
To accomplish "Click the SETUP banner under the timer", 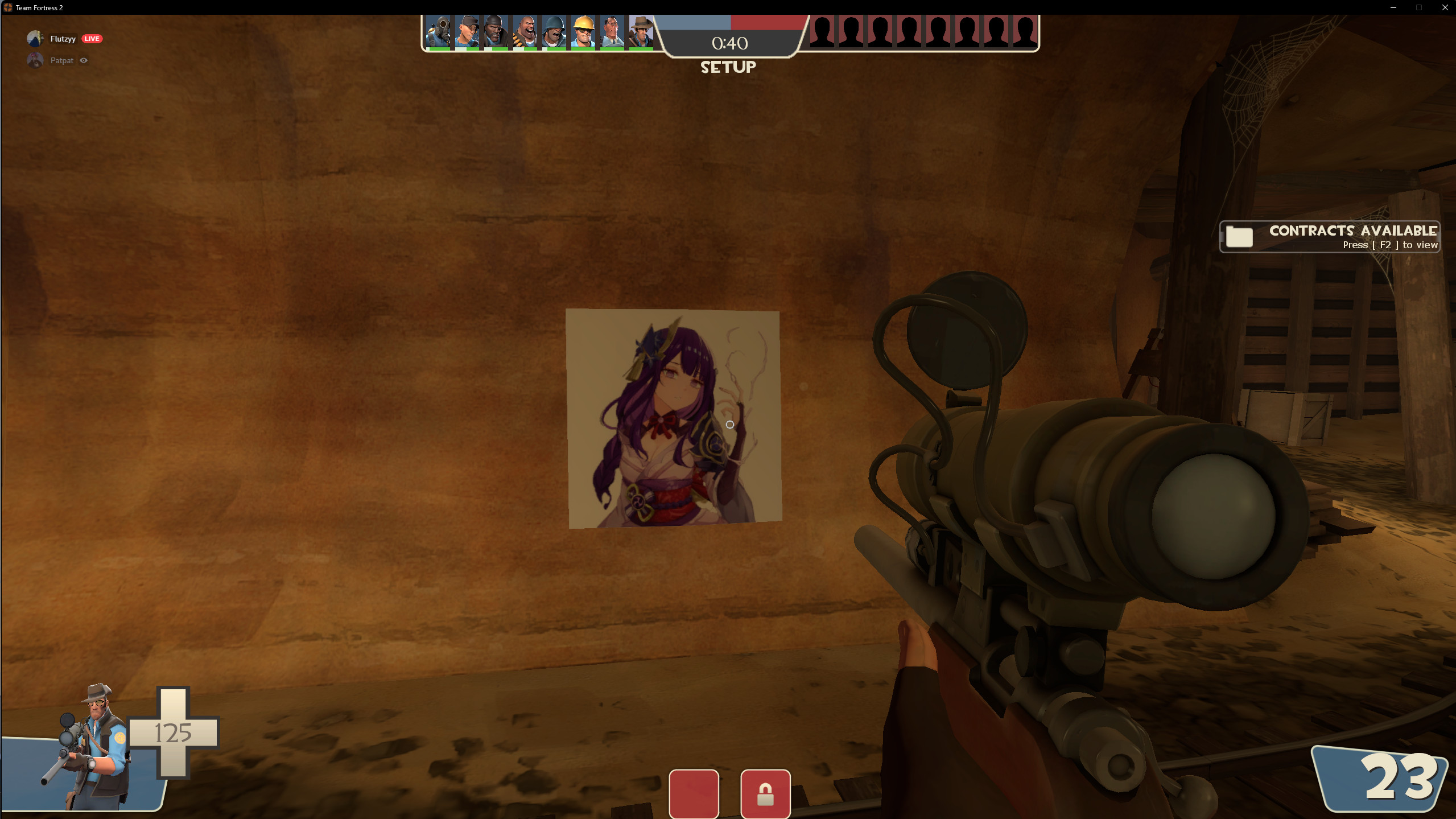I will 729,67.
